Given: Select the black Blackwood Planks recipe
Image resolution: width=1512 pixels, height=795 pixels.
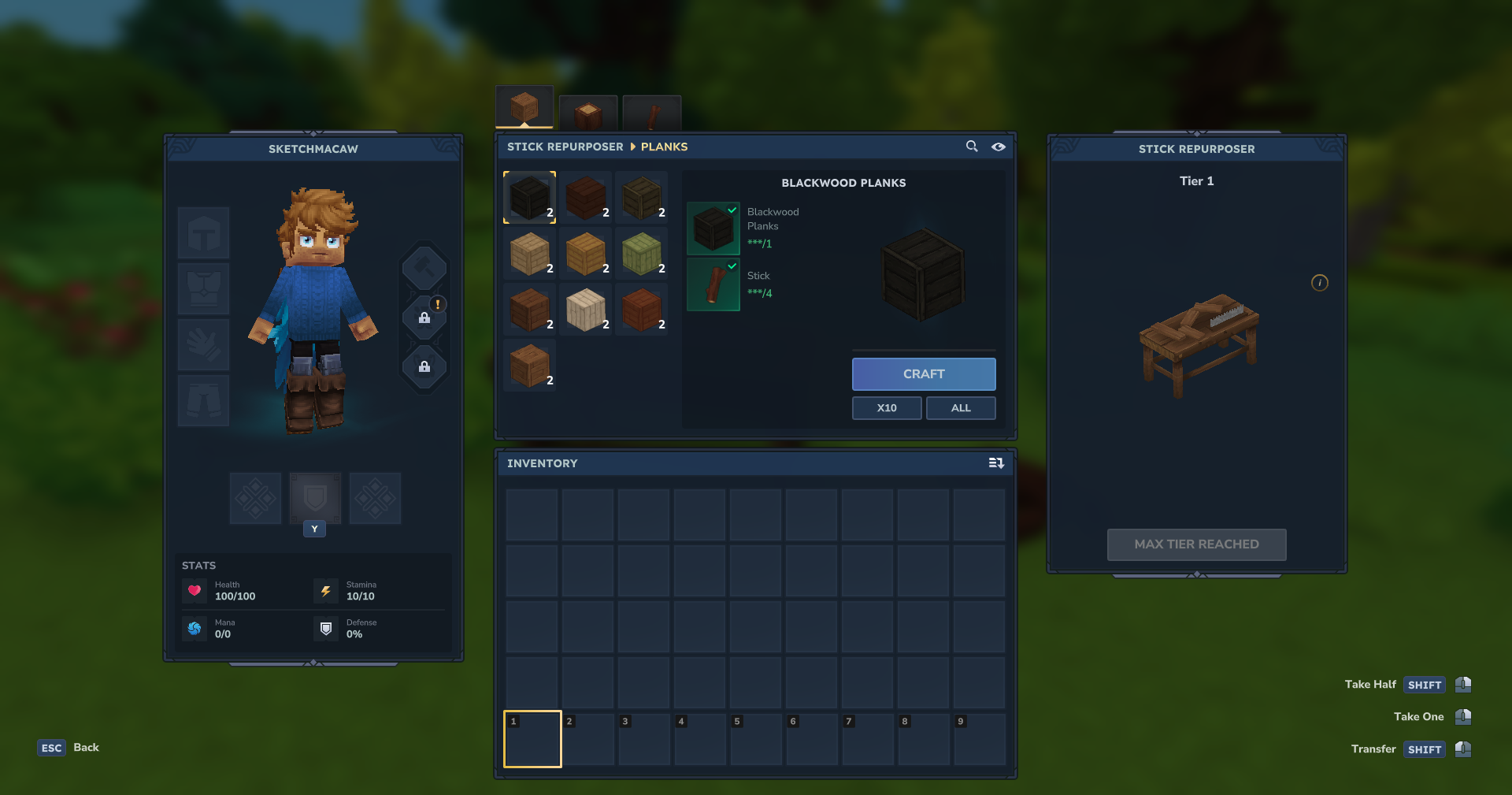Looking at the screenshot, I should coord(529,197).
